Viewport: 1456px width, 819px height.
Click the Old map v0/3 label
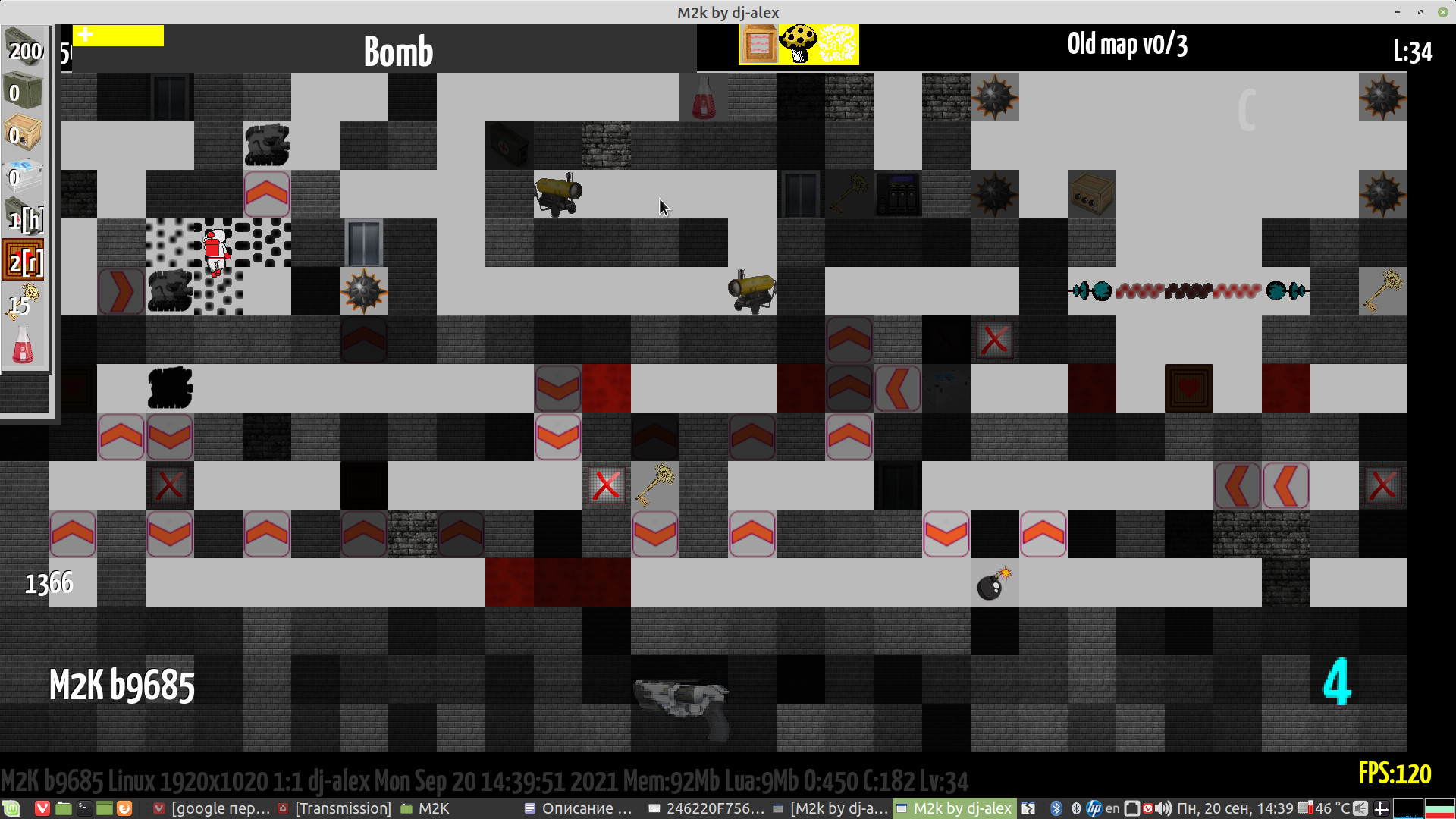coord(1128,45)
